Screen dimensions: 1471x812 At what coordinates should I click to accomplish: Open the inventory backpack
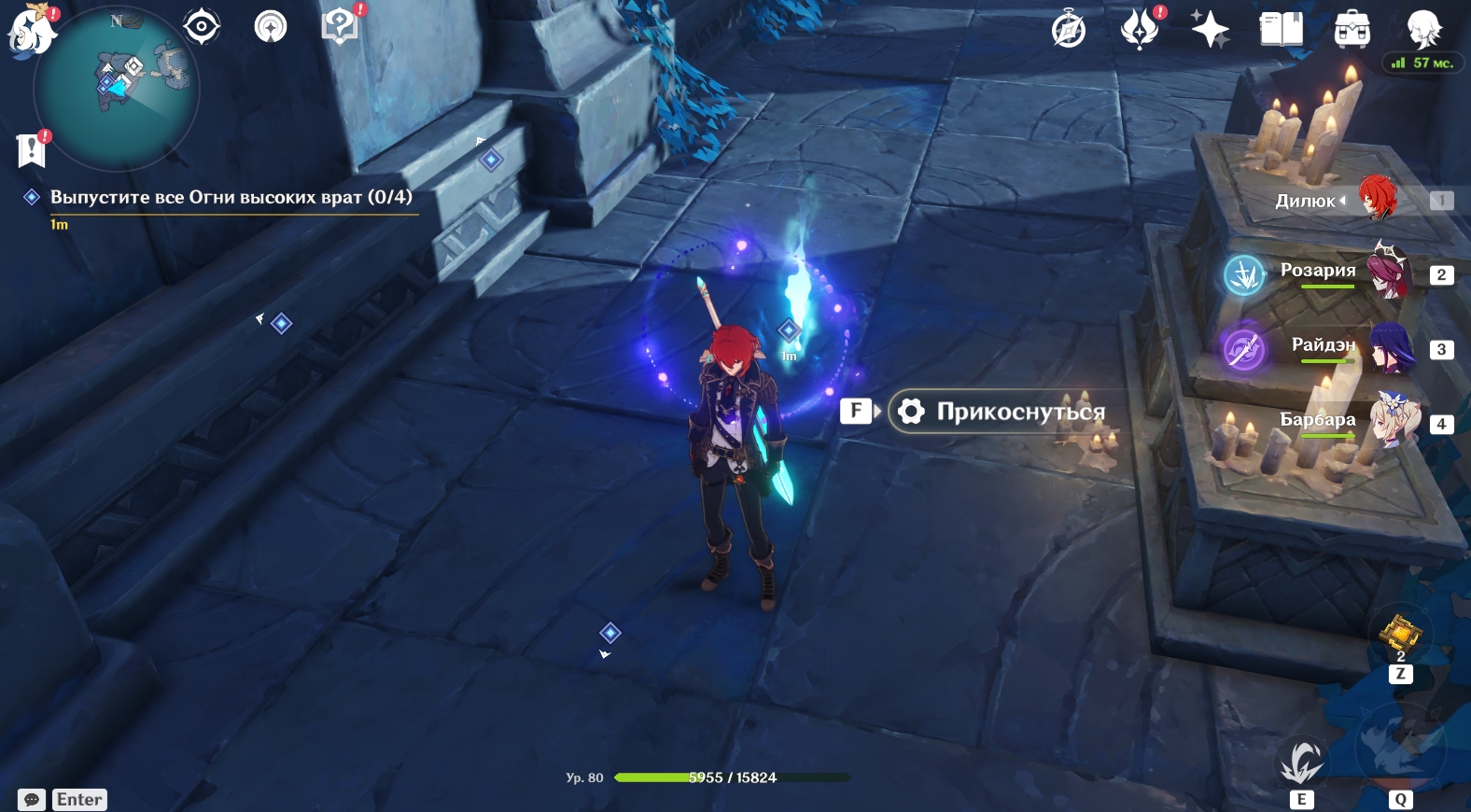coord(1352,29)
